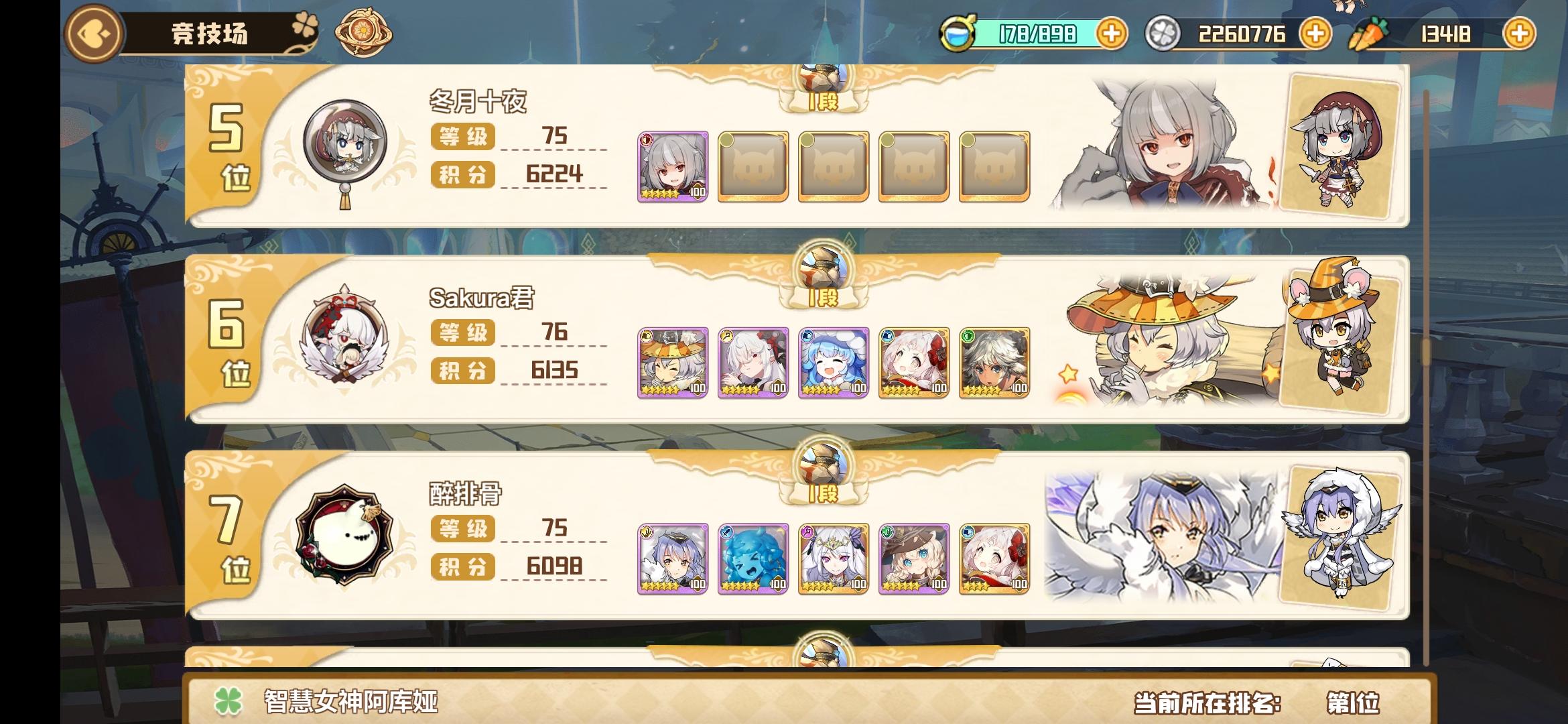The width and height of the screenshot is (1568, 724).
Task: Open the arena season compass icon
Action: [362, 29]
